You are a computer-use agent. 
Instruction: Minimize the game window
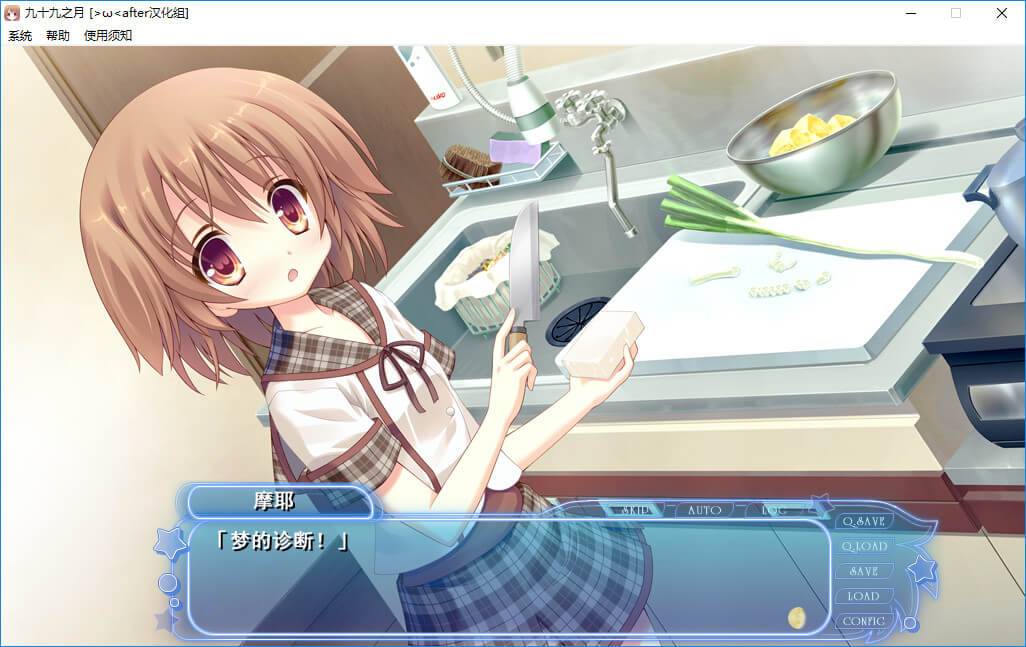coord(910,13)
